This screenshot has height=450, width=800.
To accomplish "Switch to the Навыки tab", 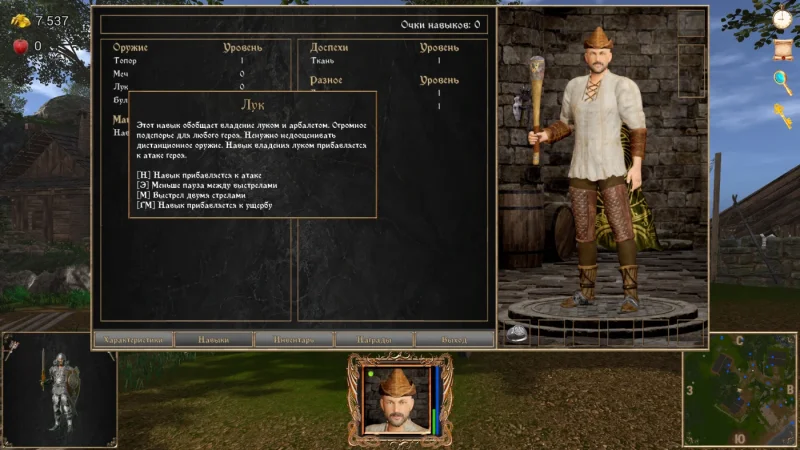I will click(x=214, y=339).
